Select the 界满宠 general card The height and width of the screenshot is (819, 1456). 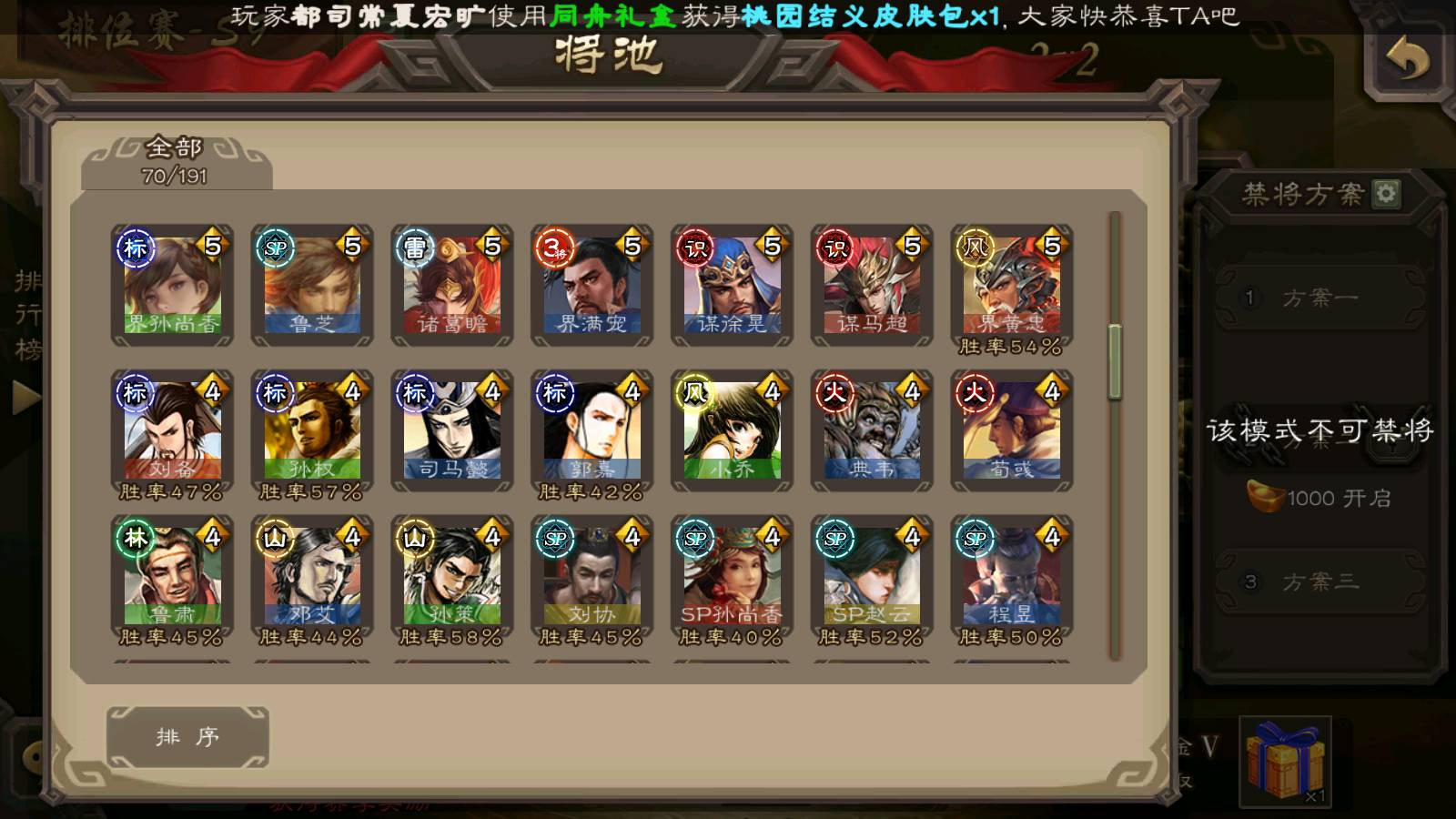(591, 286)
